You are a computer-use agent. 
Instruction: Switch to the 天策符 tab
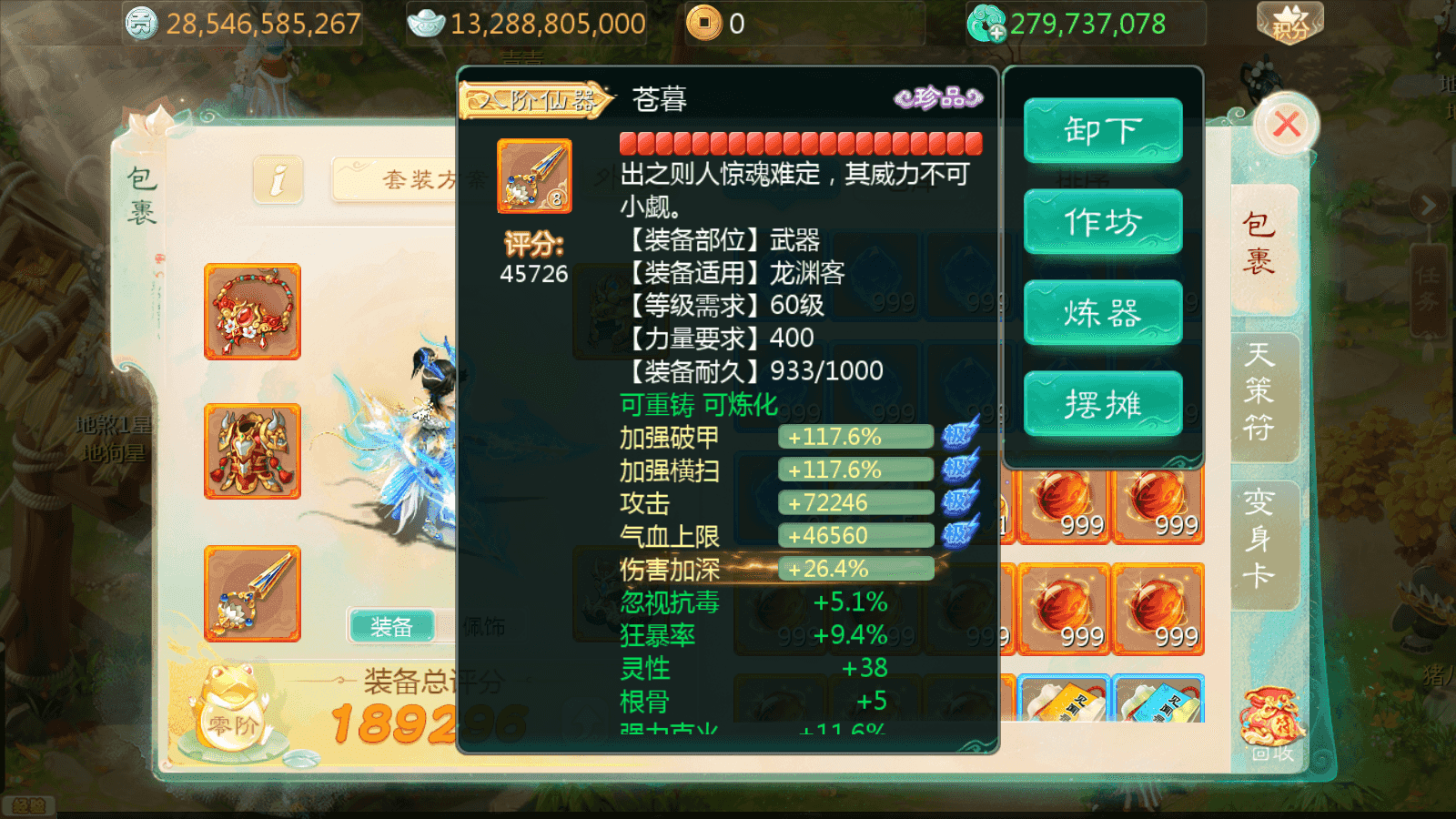1261,393
